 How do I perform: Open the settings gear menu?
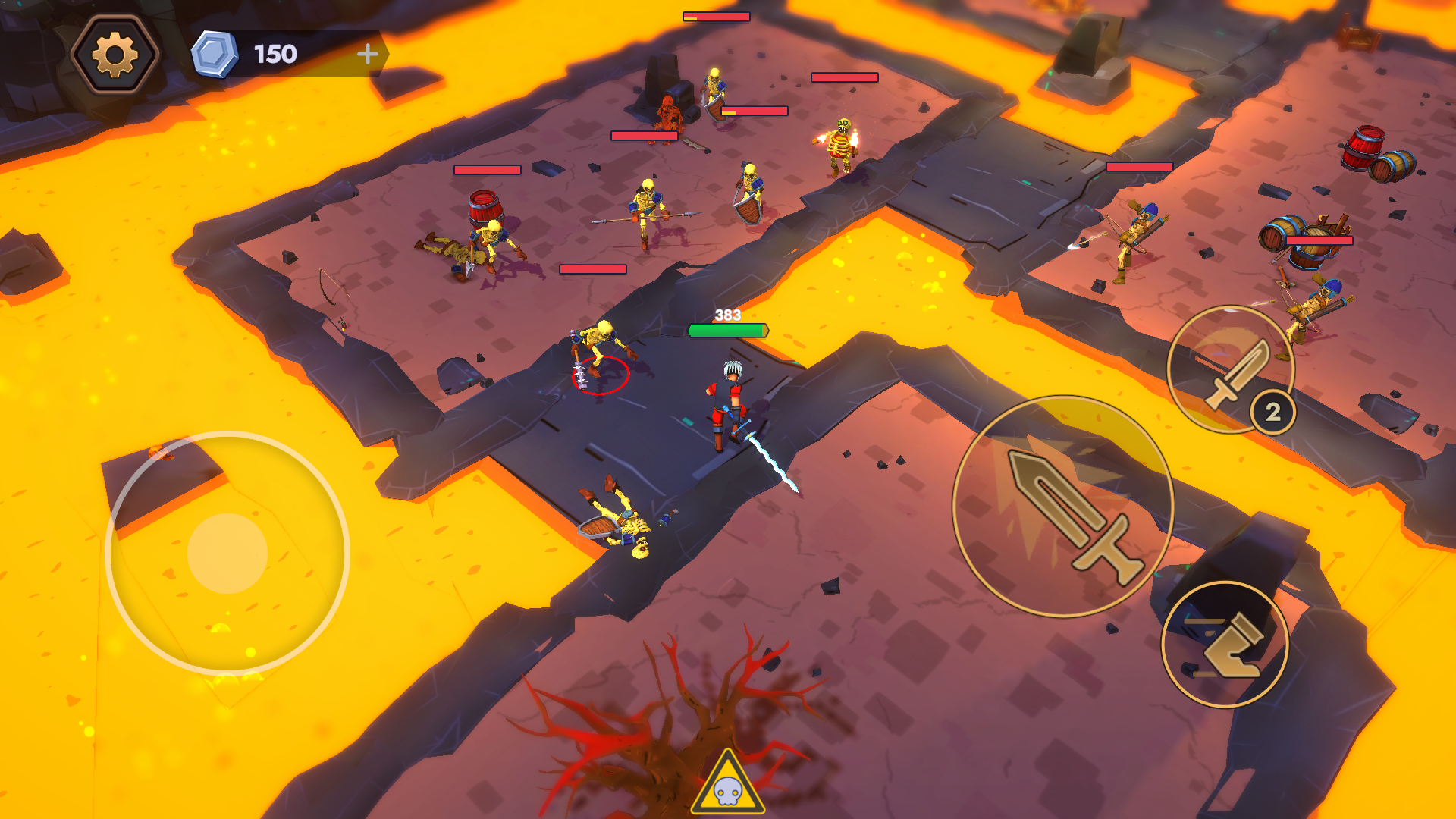[x=114, y=52]
